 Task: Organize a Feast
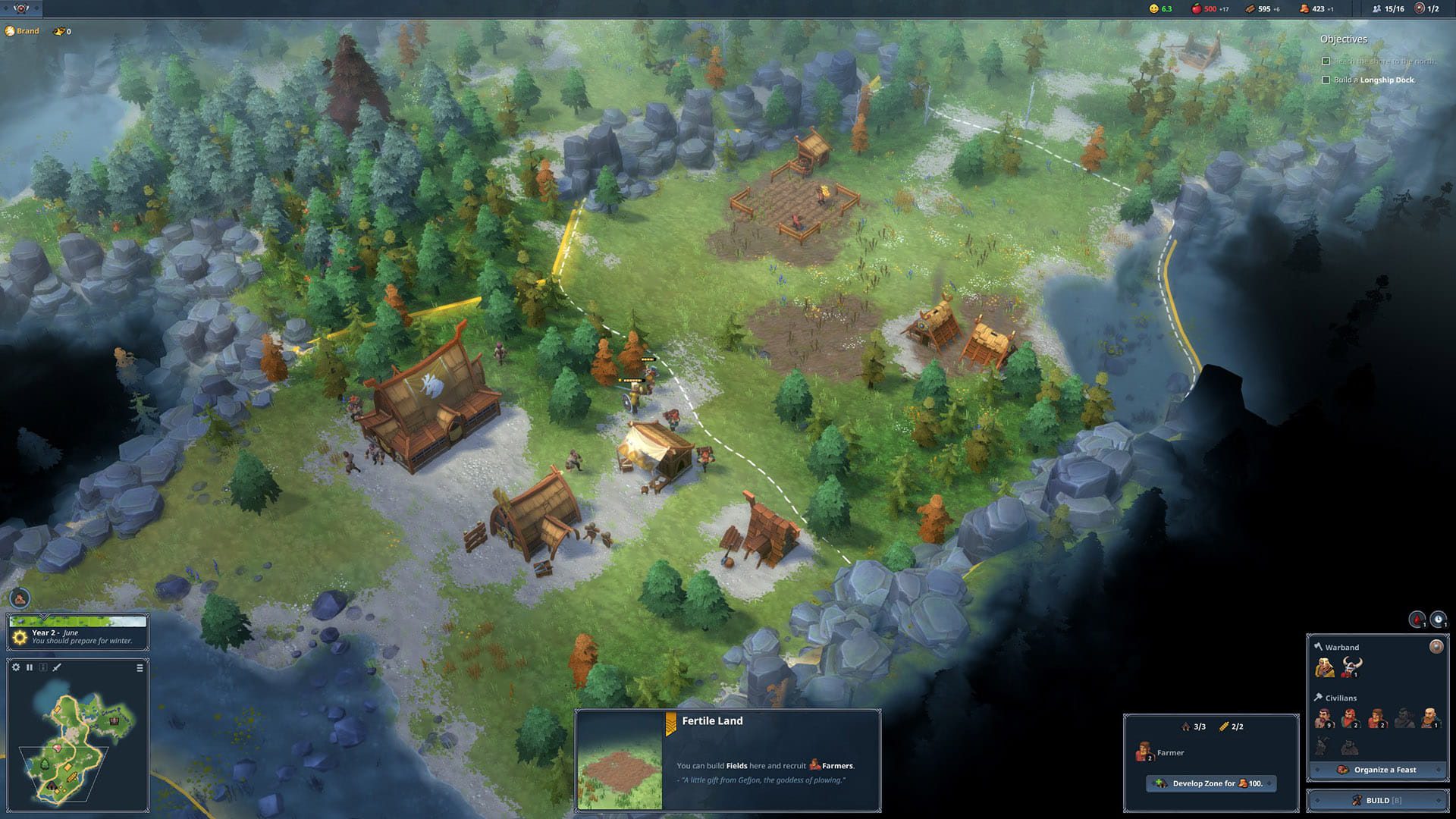coord(1377,770)
